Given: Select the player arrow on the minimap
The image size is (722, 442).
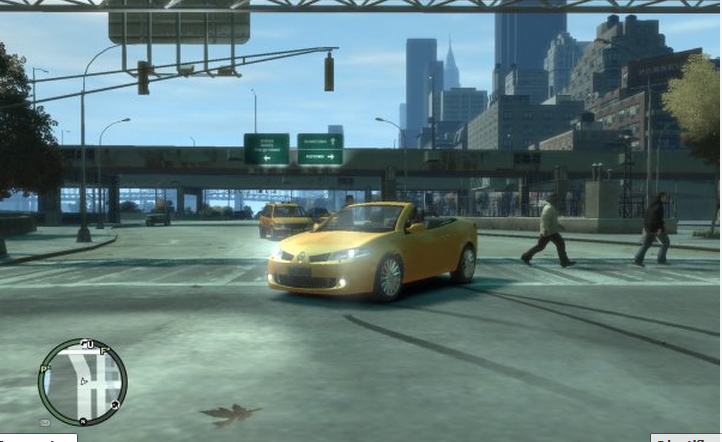Looking at the screenshot, I should click(x=83, y=381).
